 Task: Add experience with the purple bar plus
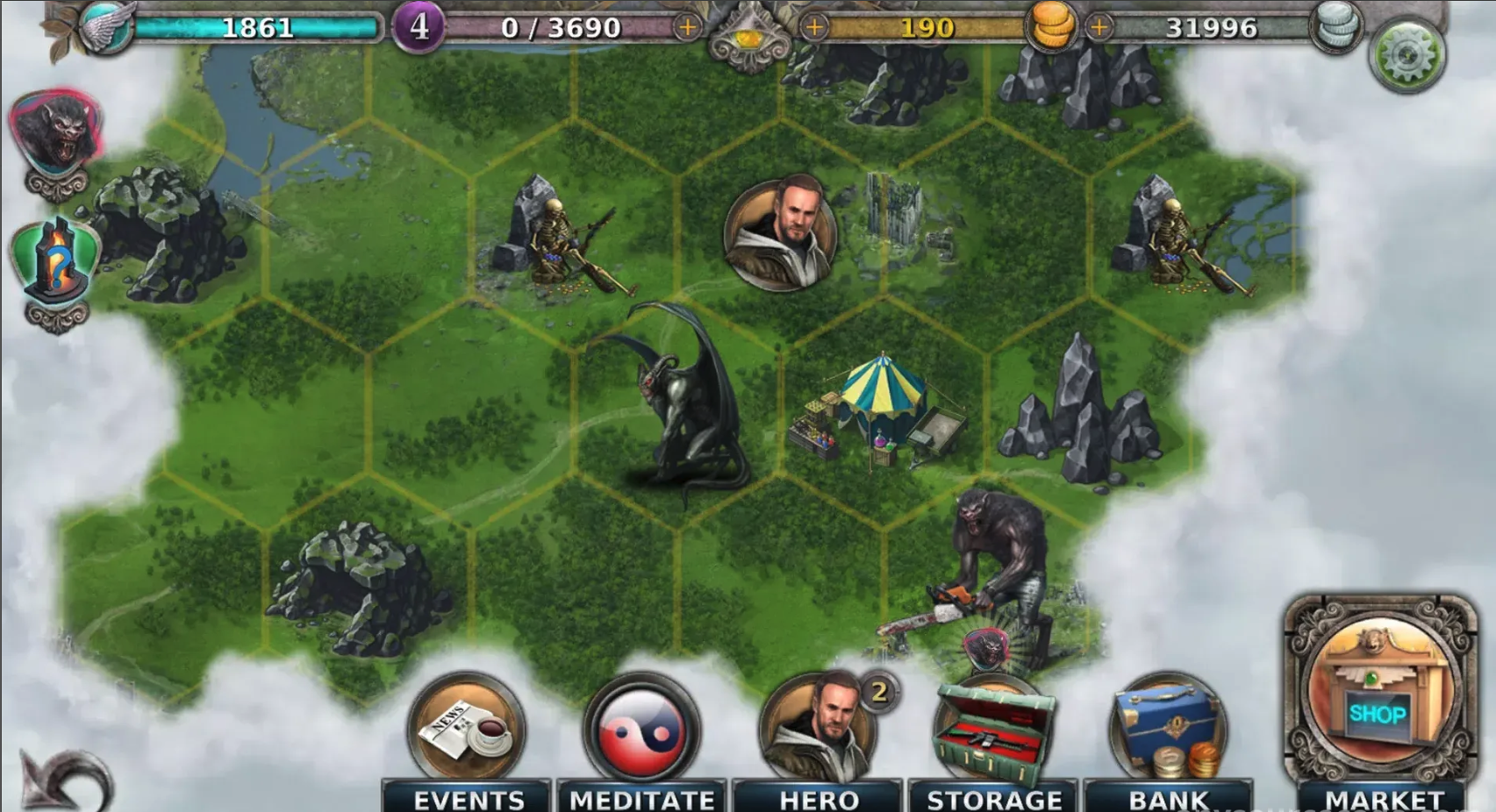point(688,27)
